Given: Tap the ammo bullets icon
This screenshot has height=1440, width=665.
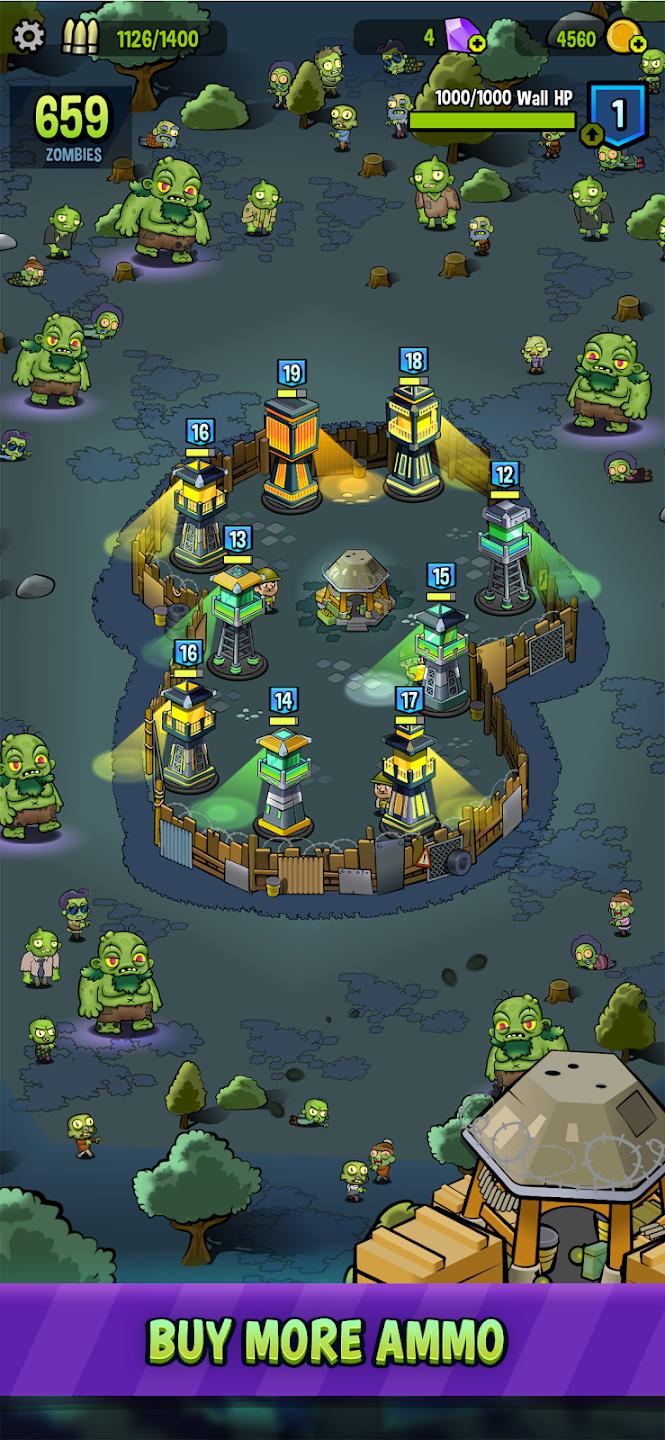Looking at the screenshot, I should 80,38.
